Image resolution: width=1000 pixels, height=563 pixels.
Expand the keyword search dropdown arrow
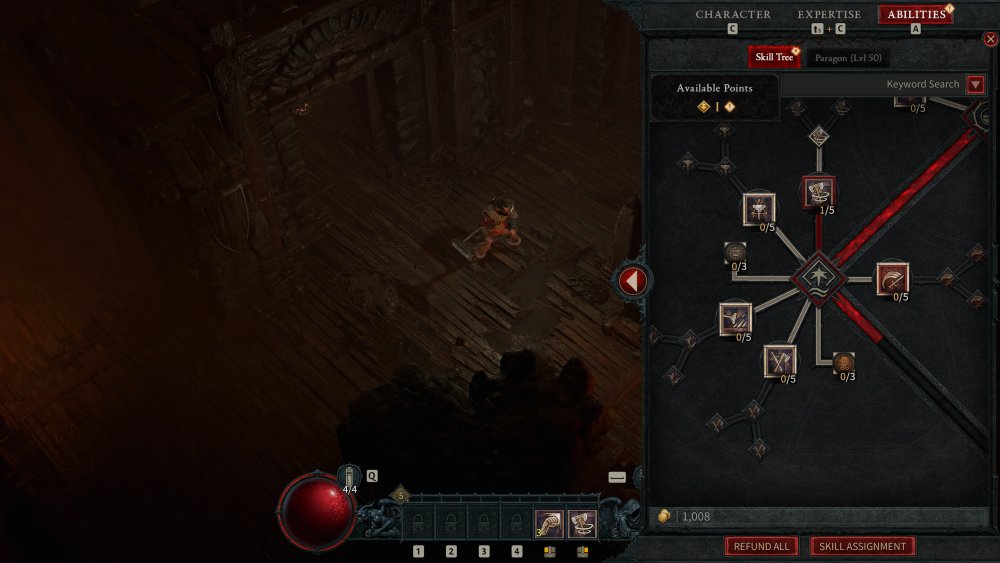975,85
